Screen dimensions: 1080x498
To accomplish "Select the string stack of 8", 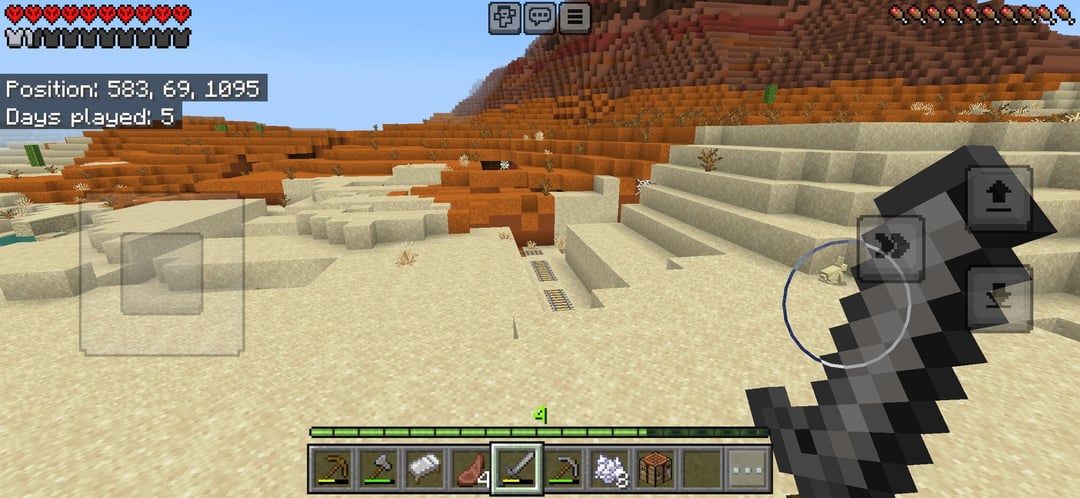I will 609,467.
